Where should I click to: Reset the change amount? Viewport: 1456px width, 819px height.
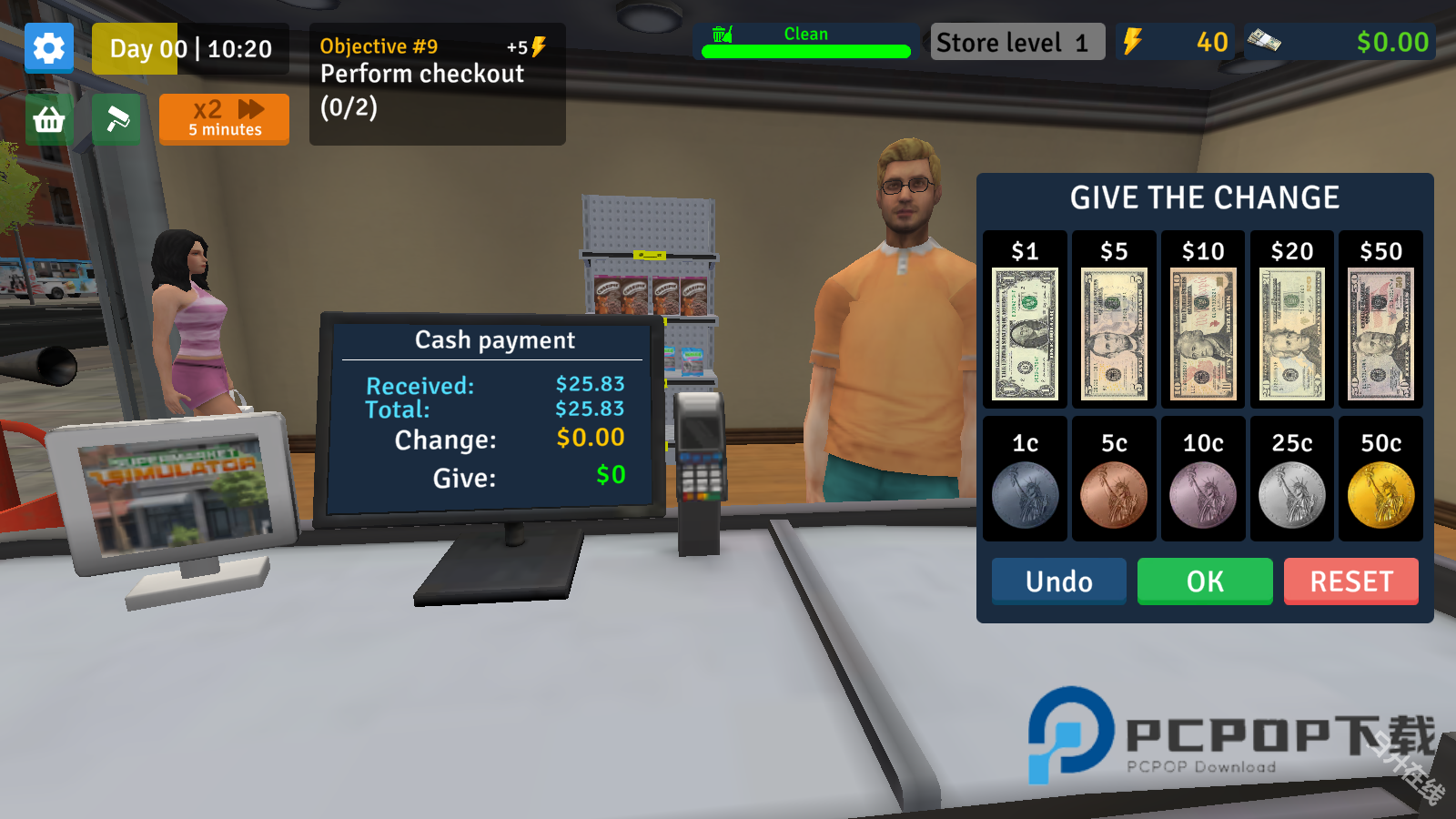click(1351, 581)
